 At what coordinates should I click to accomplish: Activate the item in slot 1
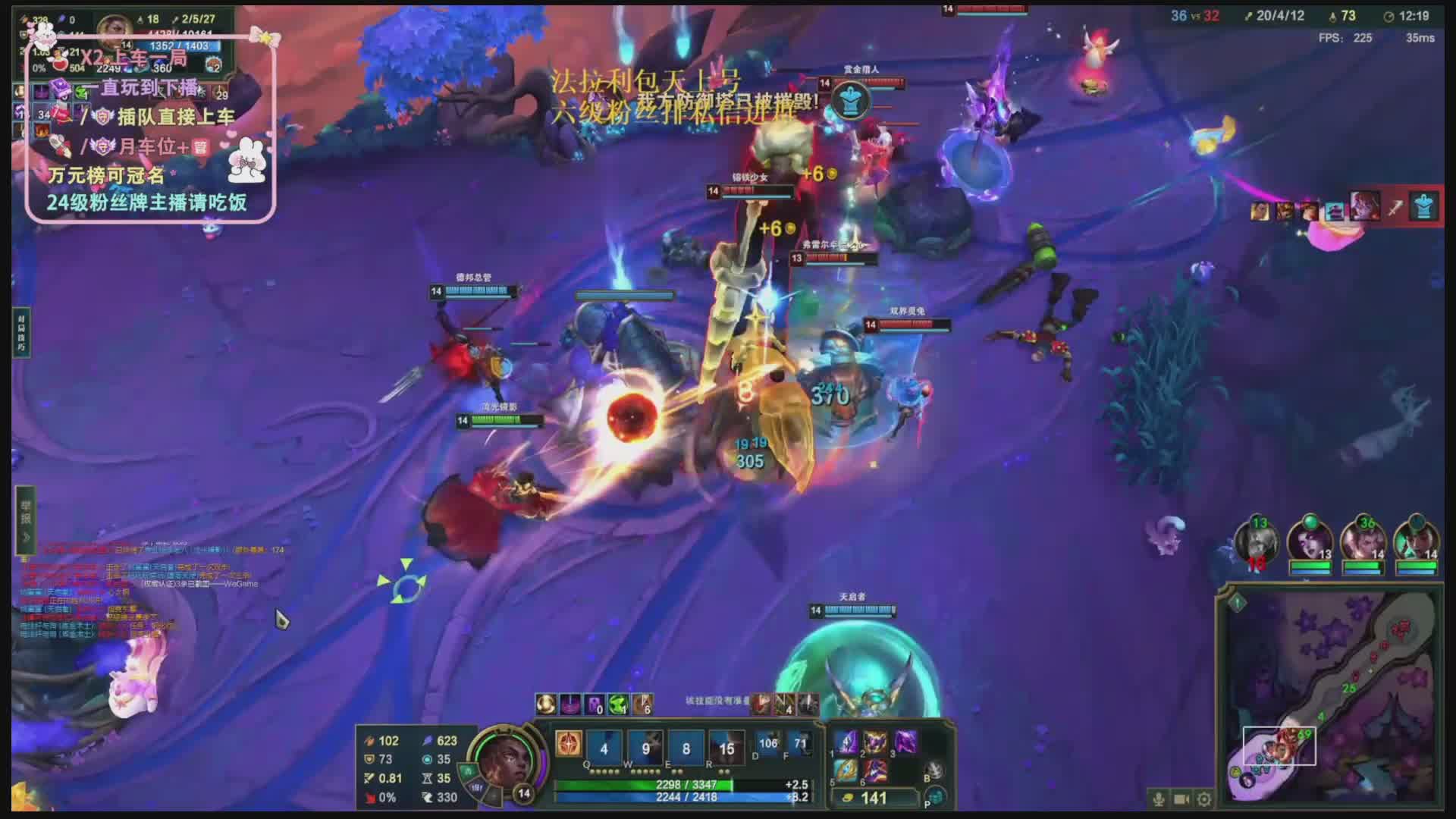846,742
